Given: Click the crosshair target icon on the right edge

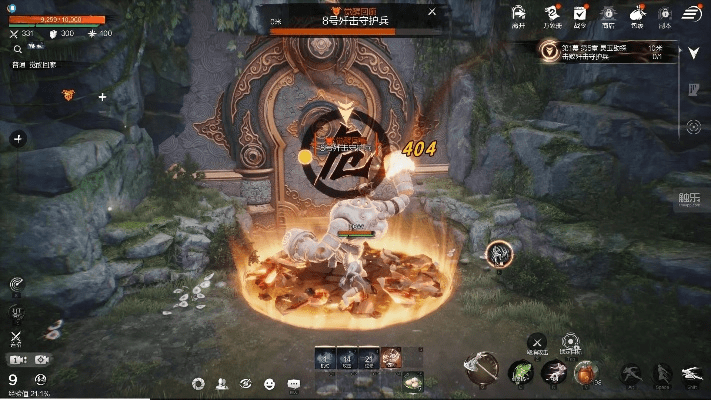Looking at the screenshot, I should (x=693, y=126).
